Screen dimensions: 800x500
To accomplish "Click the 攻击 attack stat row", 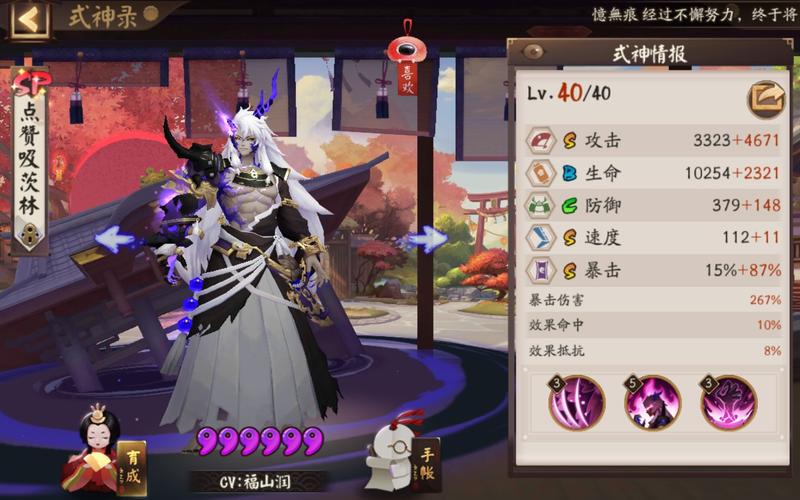I will (x=653, y=141).
